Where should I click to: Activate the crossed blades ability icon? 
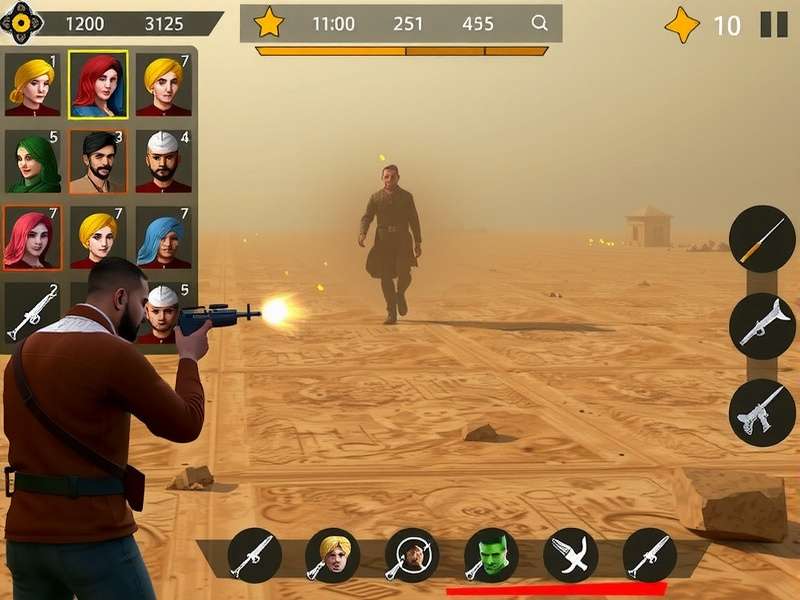point(570,555)
